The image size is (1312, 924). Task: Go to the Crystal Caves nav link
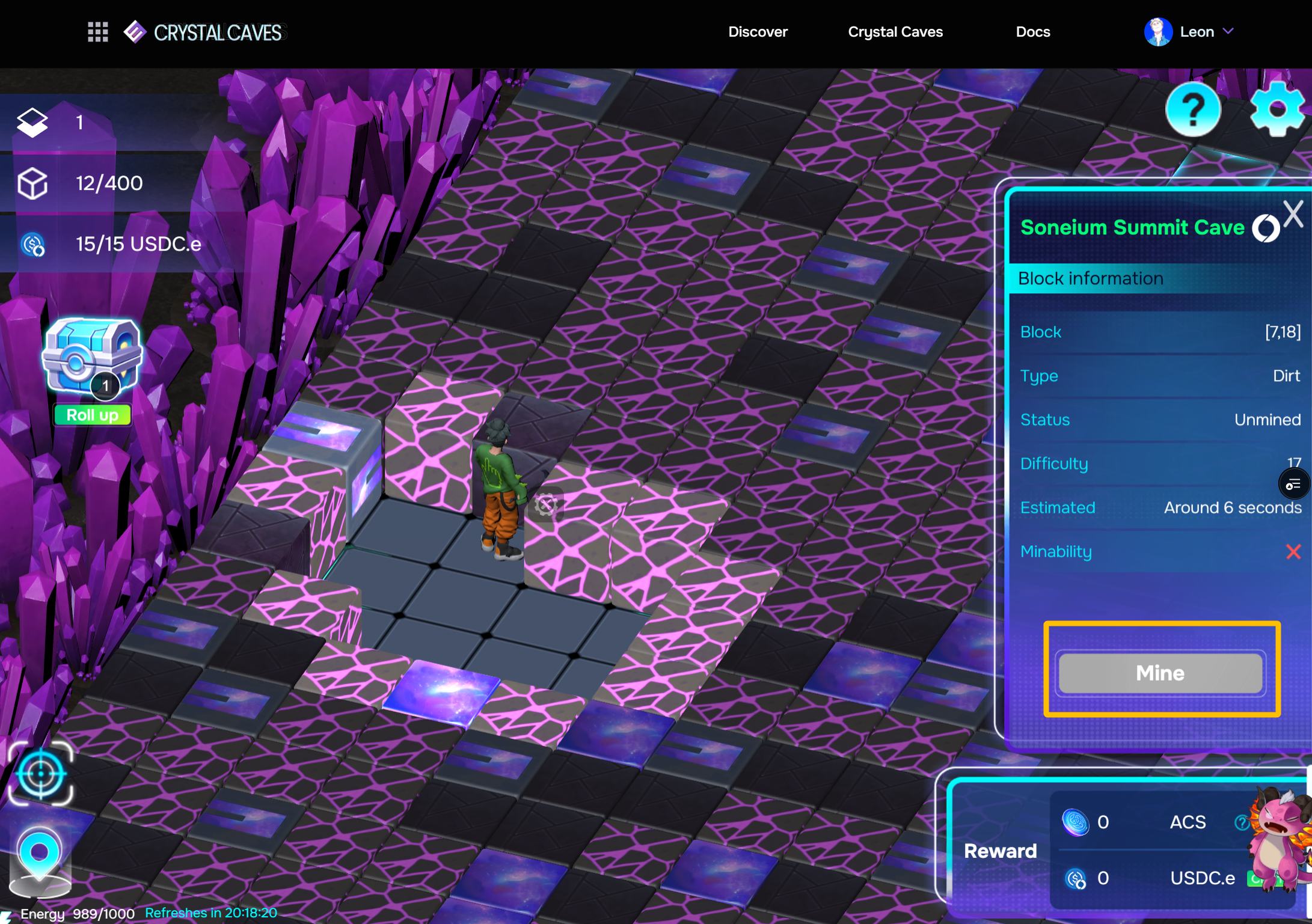coord(895,32)
